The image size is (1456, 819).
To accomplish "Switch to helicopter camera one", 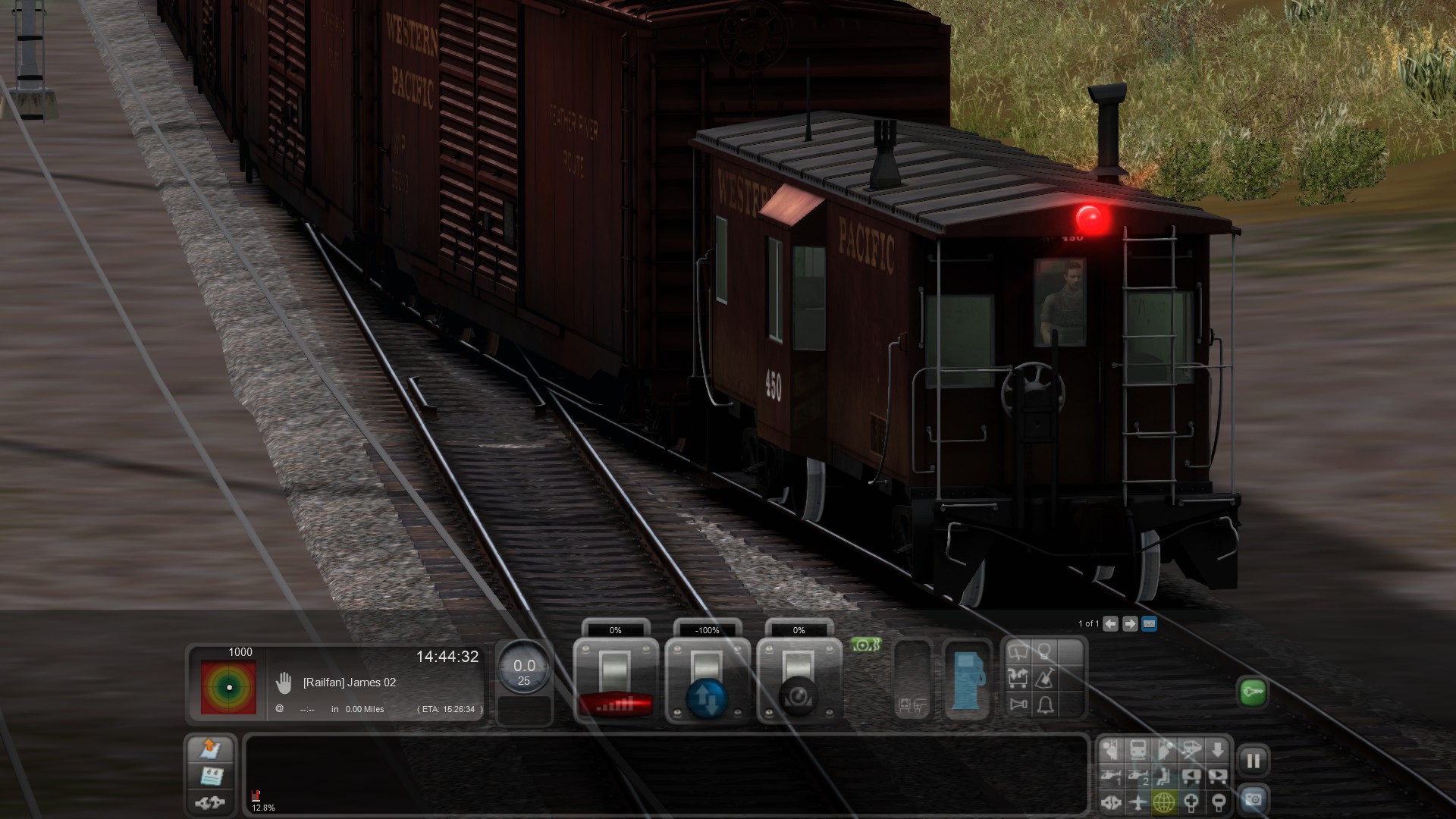I will point(1111,776).
